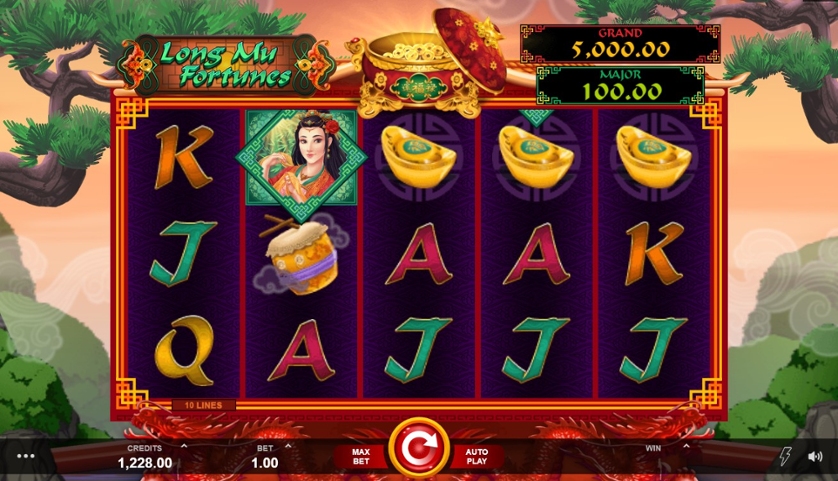Mute the sound with the speaker icon
The height and width of the screenshot is (481, 838).
(815, 456)
